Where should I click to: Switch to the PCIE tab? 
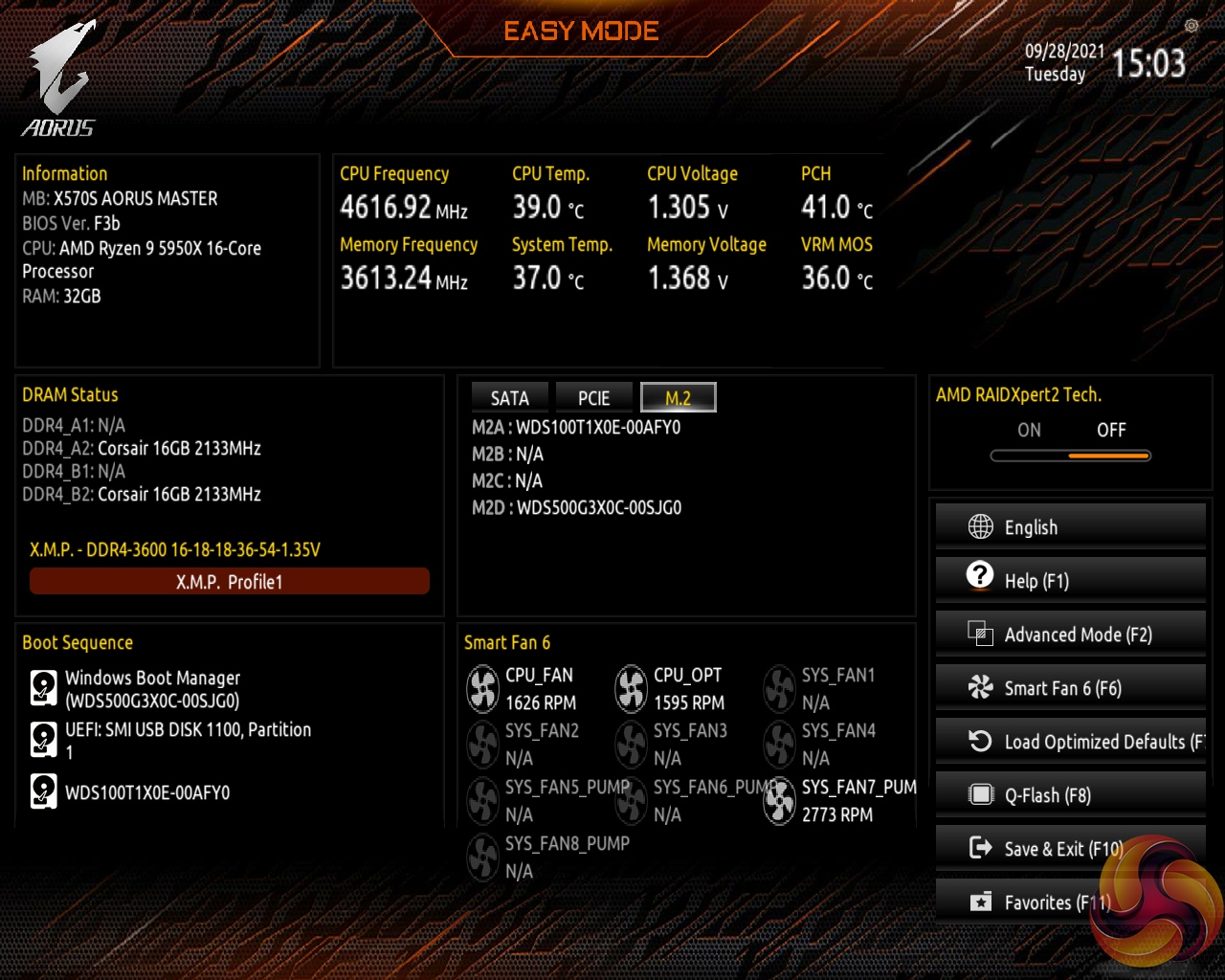tap(593, 398)
